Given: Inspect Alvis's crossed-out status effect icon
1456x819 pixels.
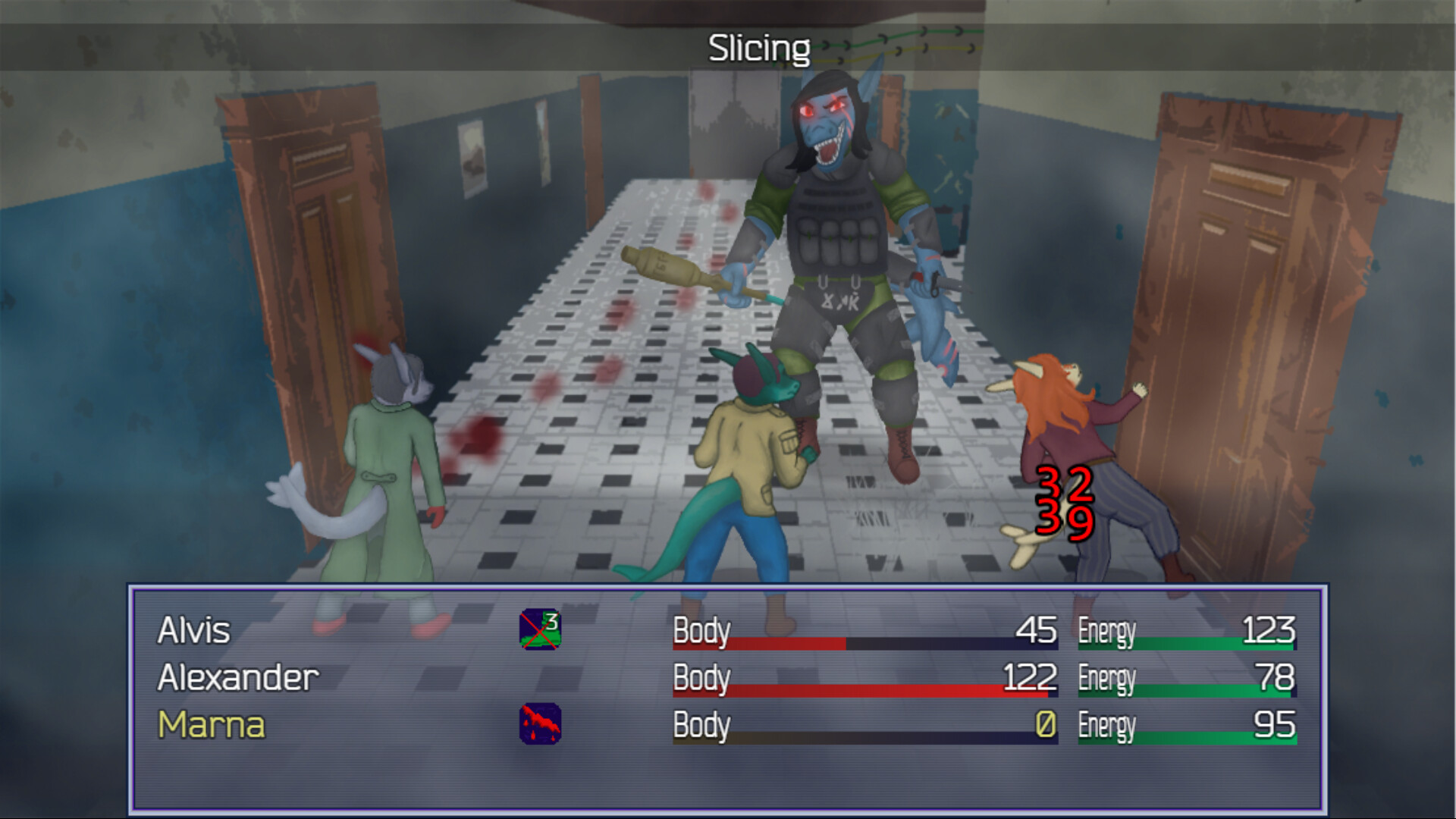Looking at the screenshot, I should click(x=540, y=630).
